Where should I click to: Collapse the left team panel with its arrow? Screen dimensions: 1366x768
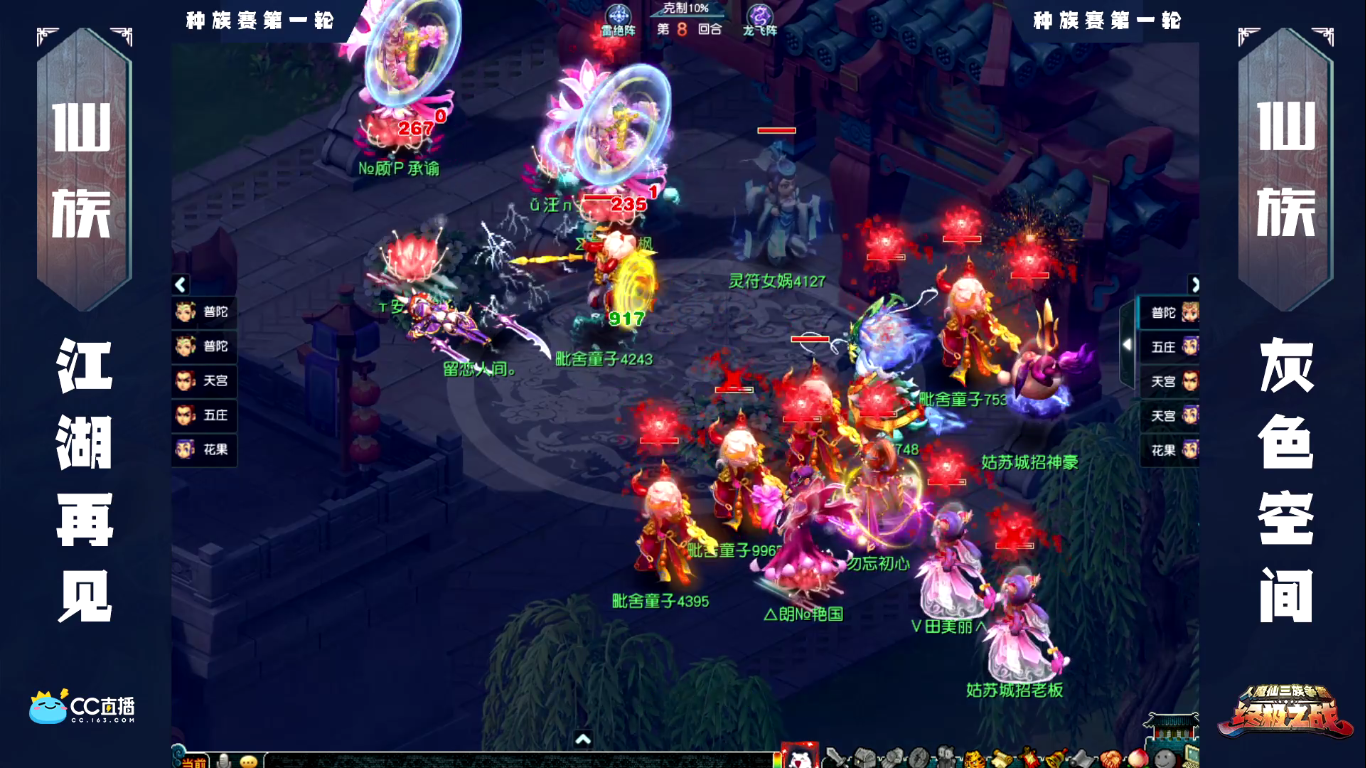point(181,285)
